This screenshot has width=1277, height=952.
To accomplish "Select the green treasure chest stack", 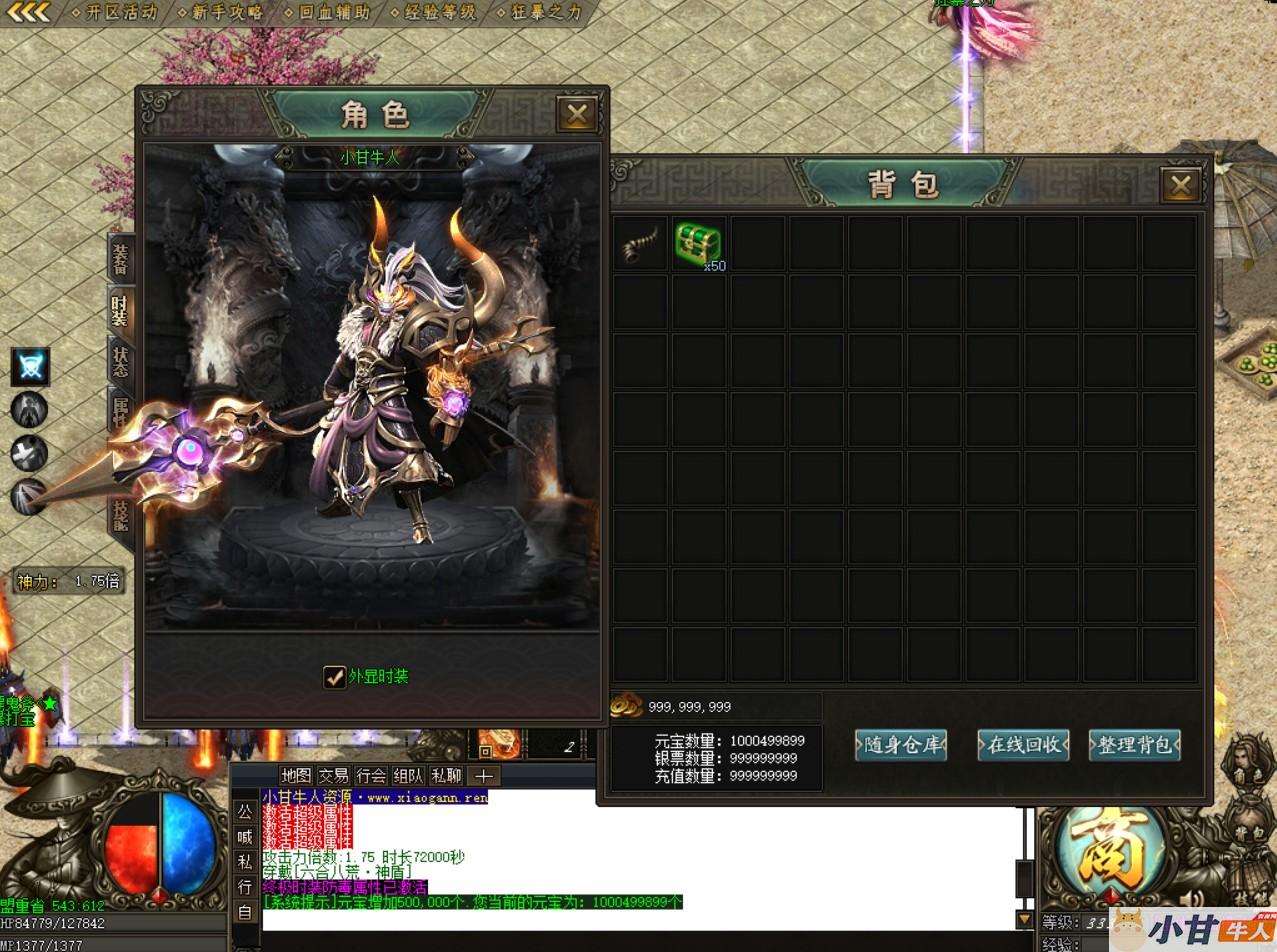I will pos(698,244).
